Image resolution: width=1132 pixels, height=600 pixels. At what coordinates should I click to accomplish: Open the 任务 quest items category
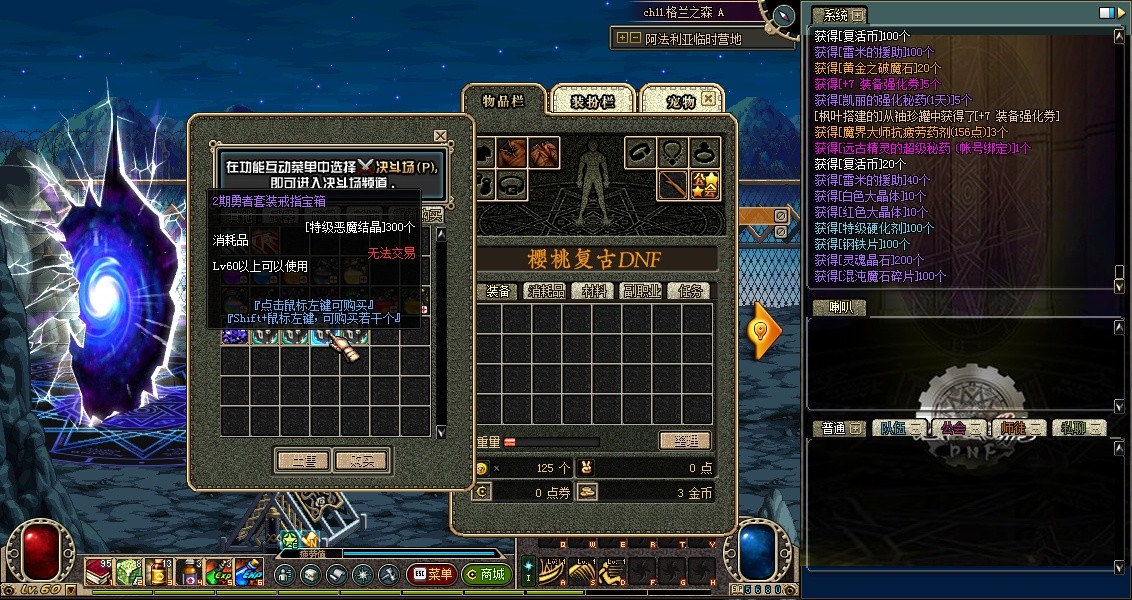click(x=692, y=291)
